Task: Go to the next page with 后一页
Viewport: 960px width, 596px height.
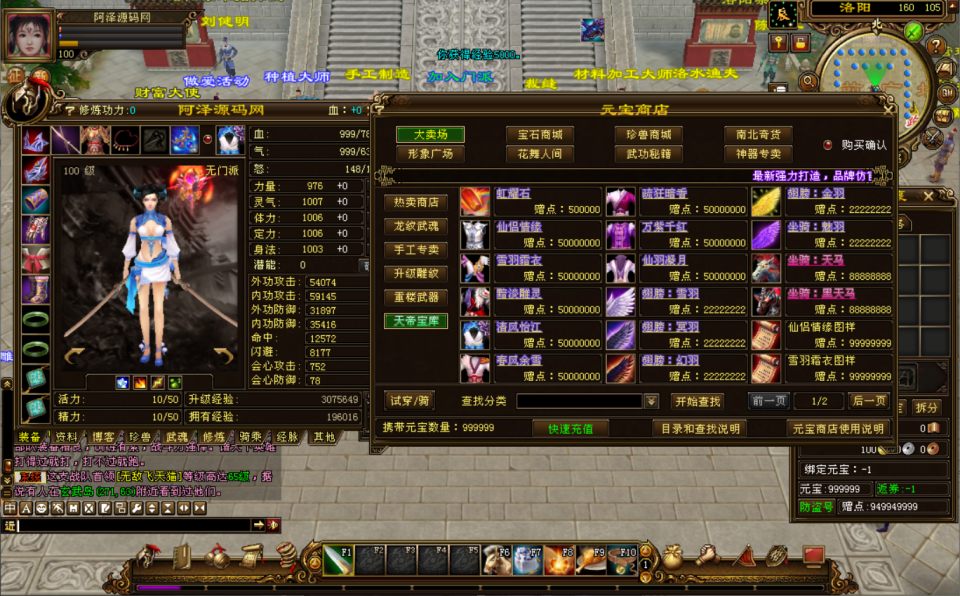Action: [x=868, y=401]
